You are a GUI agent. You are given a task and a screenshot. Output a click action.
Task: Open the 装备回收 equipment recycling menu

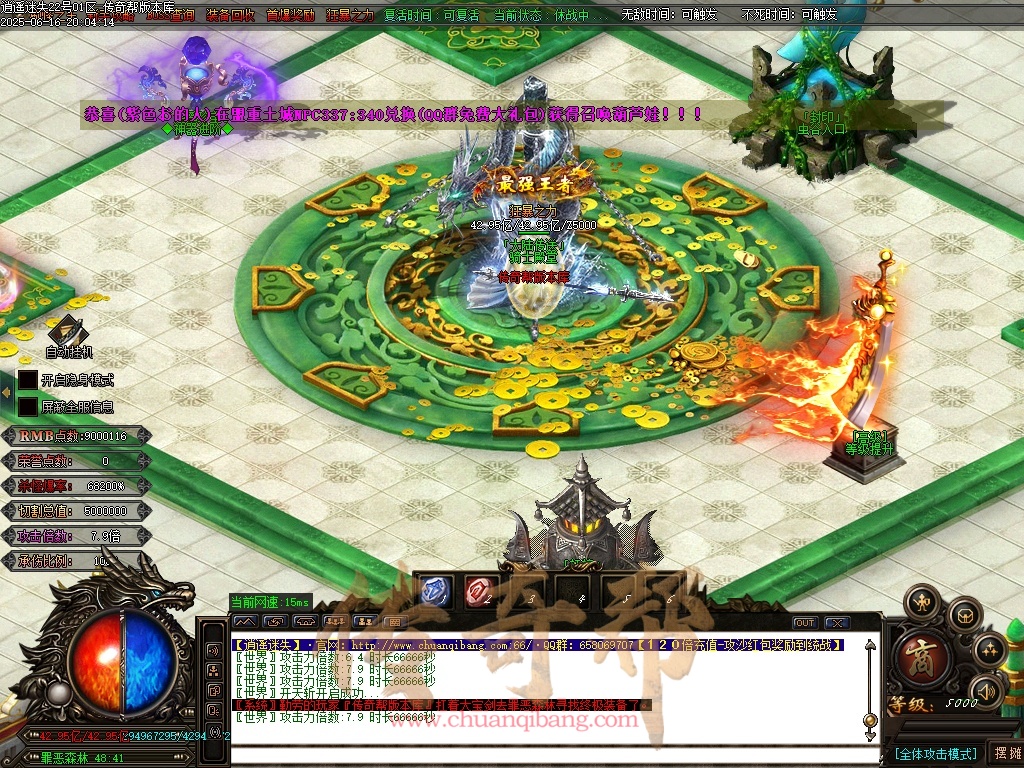tap(230, 15)
